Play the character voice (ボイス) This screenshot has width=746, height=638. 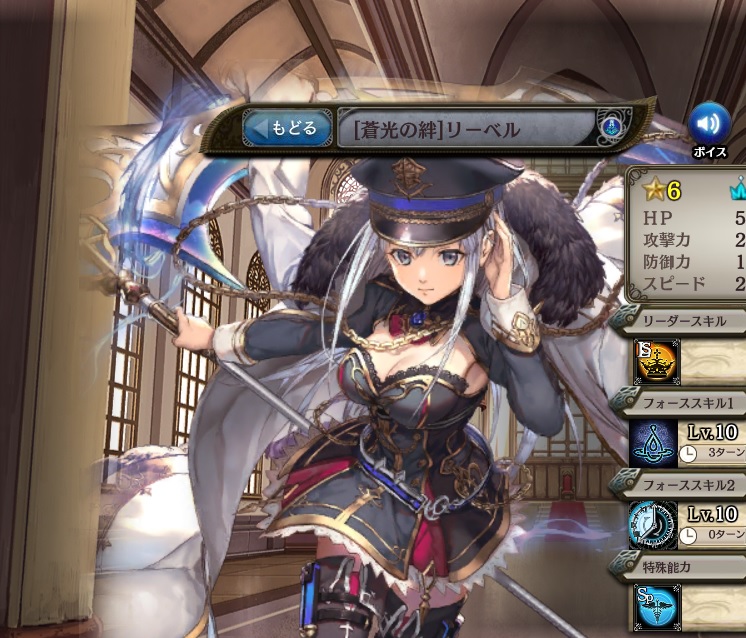coord(709,125)
